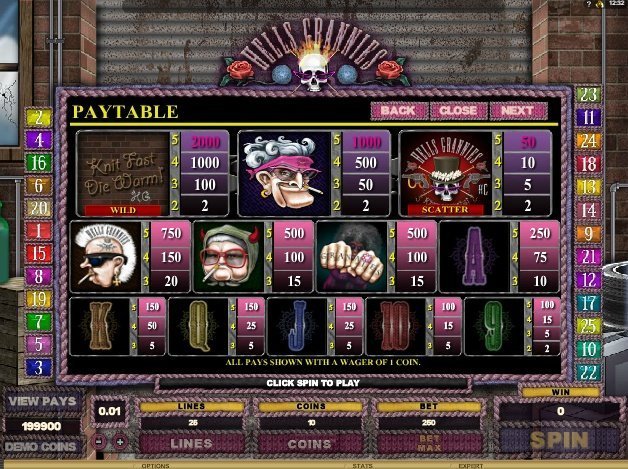Increase coin size with the plus button
This screenshot has width=628, height=469.
point(120,441)
